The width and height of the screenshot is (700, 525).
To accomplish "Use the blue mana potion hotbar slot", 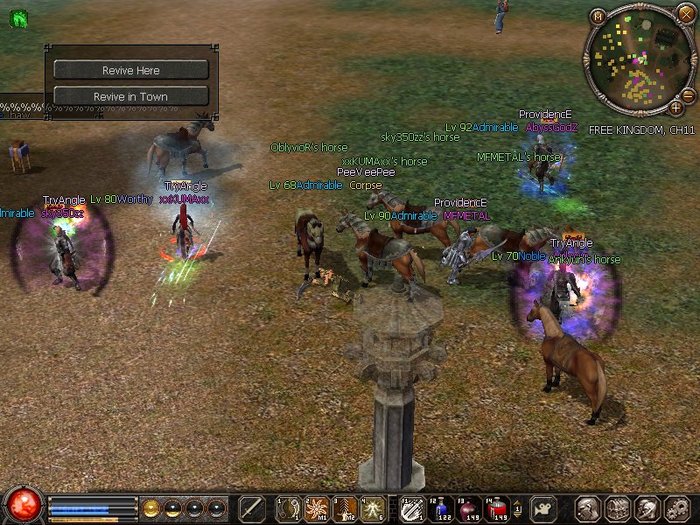I will click(444, 508).
